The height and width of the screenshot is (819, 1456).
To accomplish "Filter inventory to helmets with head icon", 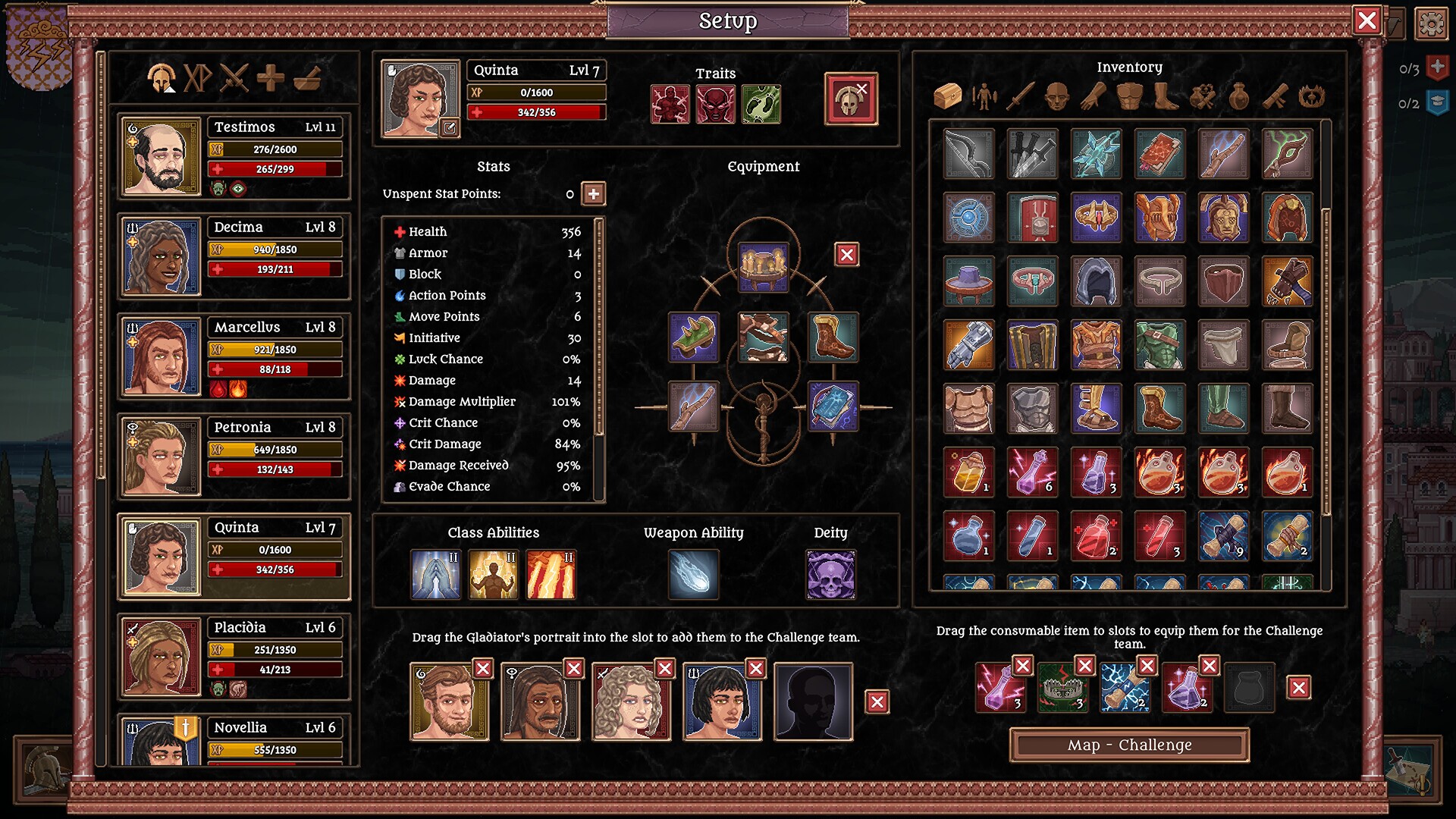I will point(1059,96).
